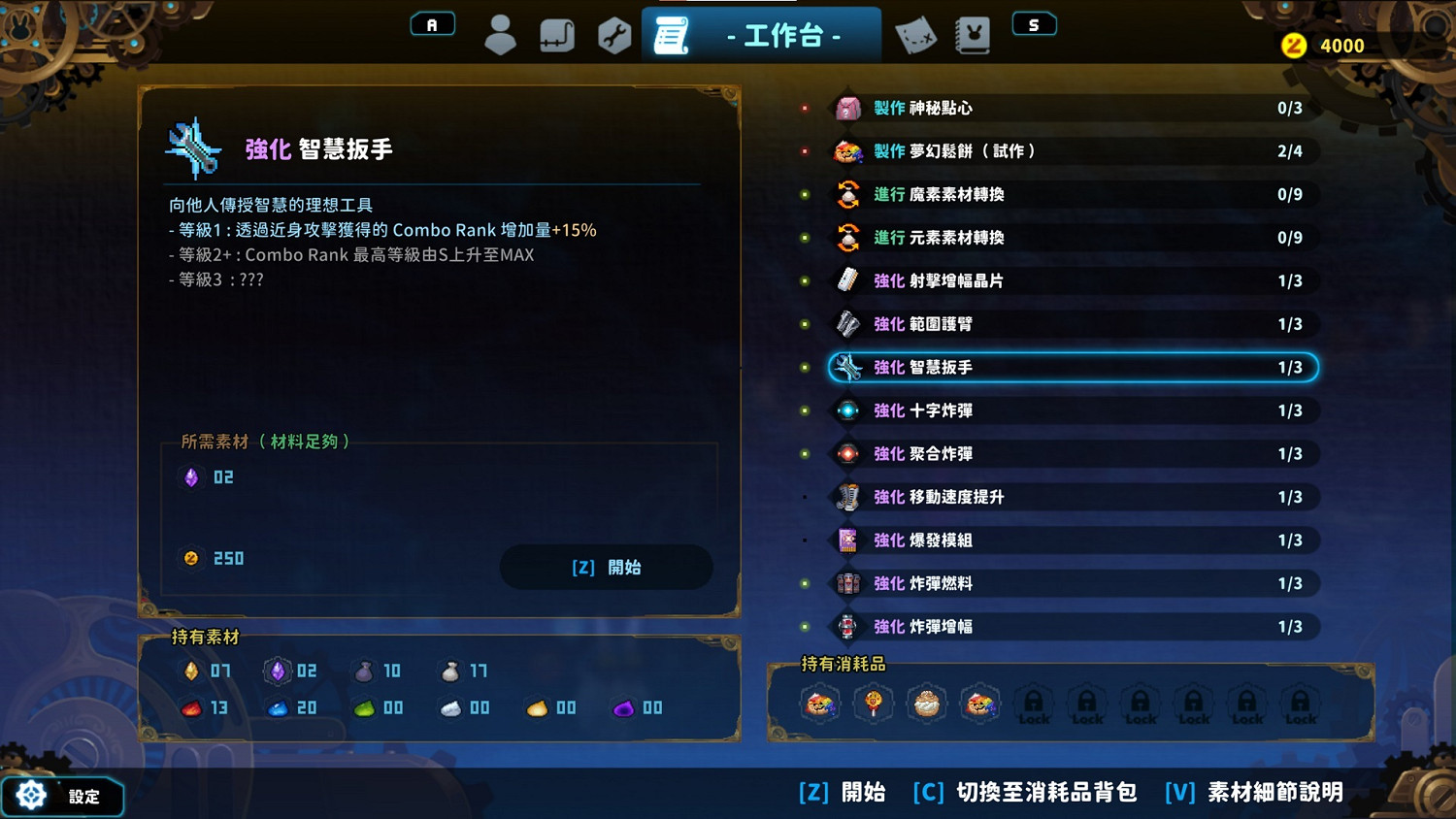This screenshot has width=1456, height=819.
Task: Switch to the 工作台 tab
Action: 761,33
